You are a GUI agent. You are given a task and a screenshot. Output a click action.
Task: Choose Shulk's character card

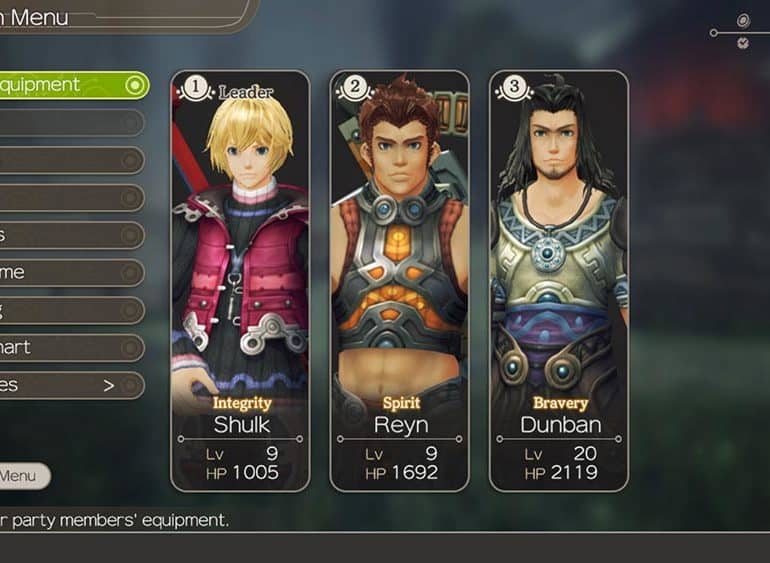241,280
